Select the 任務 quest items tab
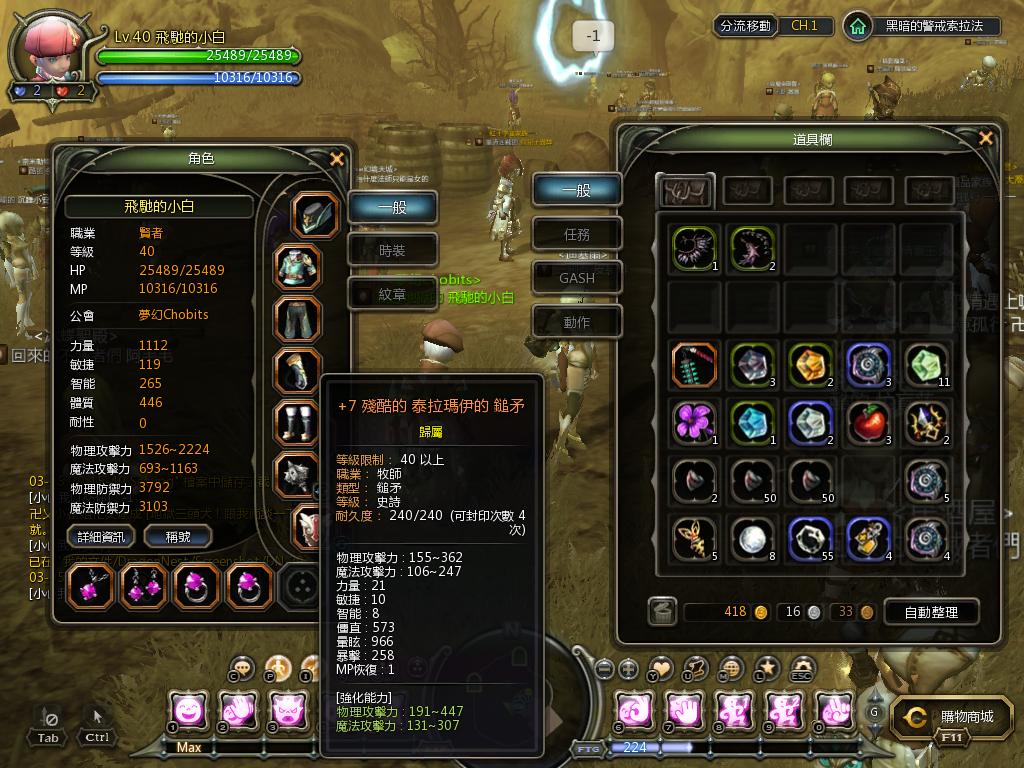The height and width of the screenshot is (768, 1024). point(577,234)
